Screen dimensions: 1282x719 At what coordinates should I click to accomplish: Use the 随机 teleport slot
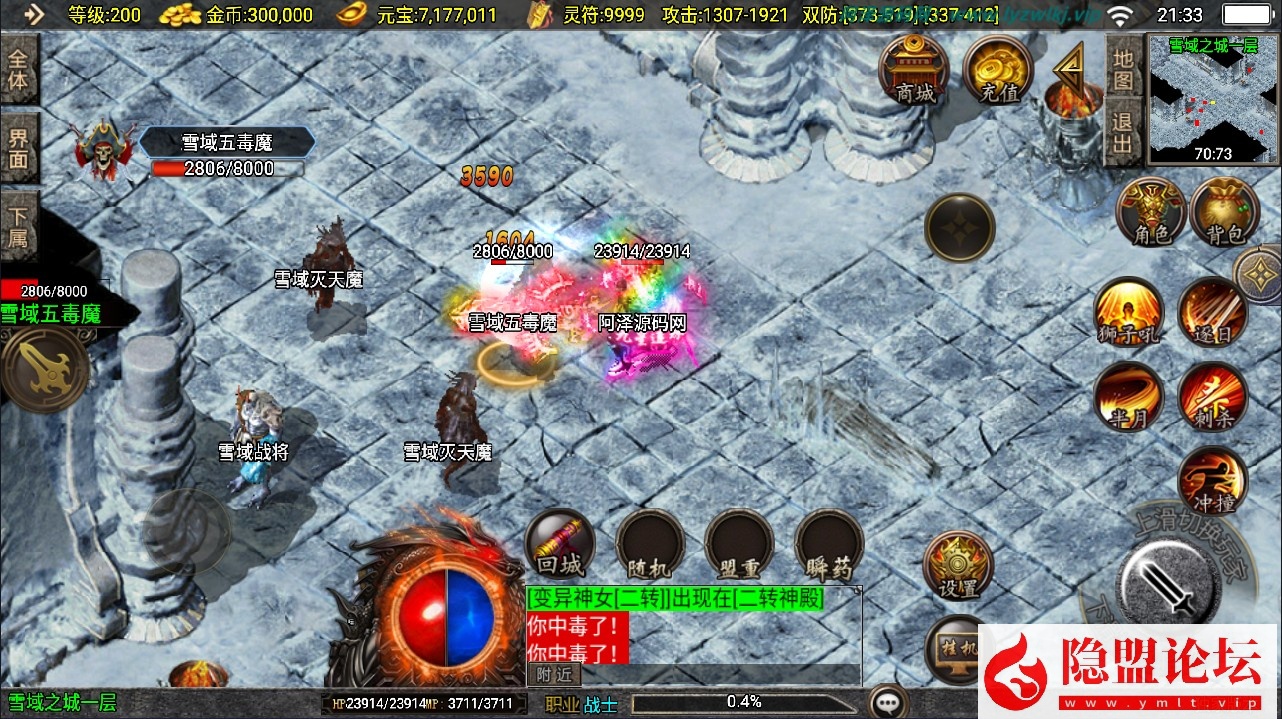[649, 545]
